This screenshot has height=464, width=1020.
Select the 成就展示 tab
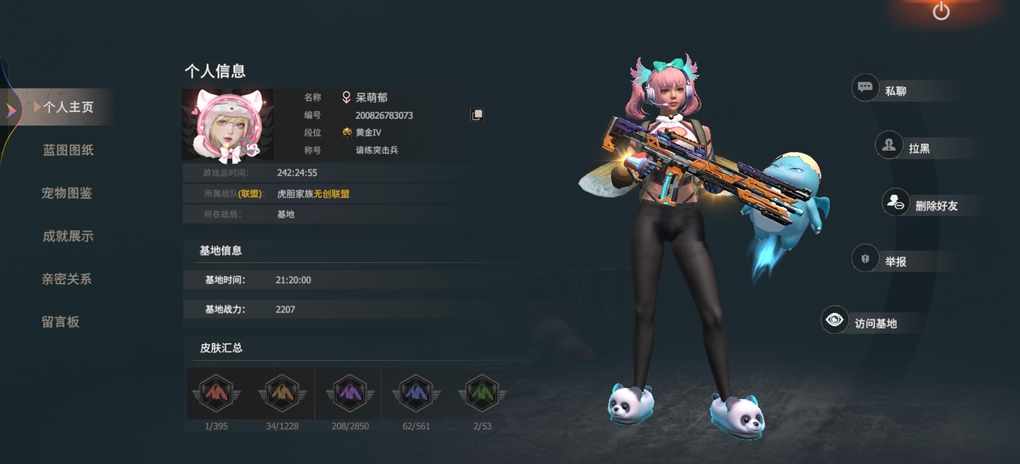68,236
